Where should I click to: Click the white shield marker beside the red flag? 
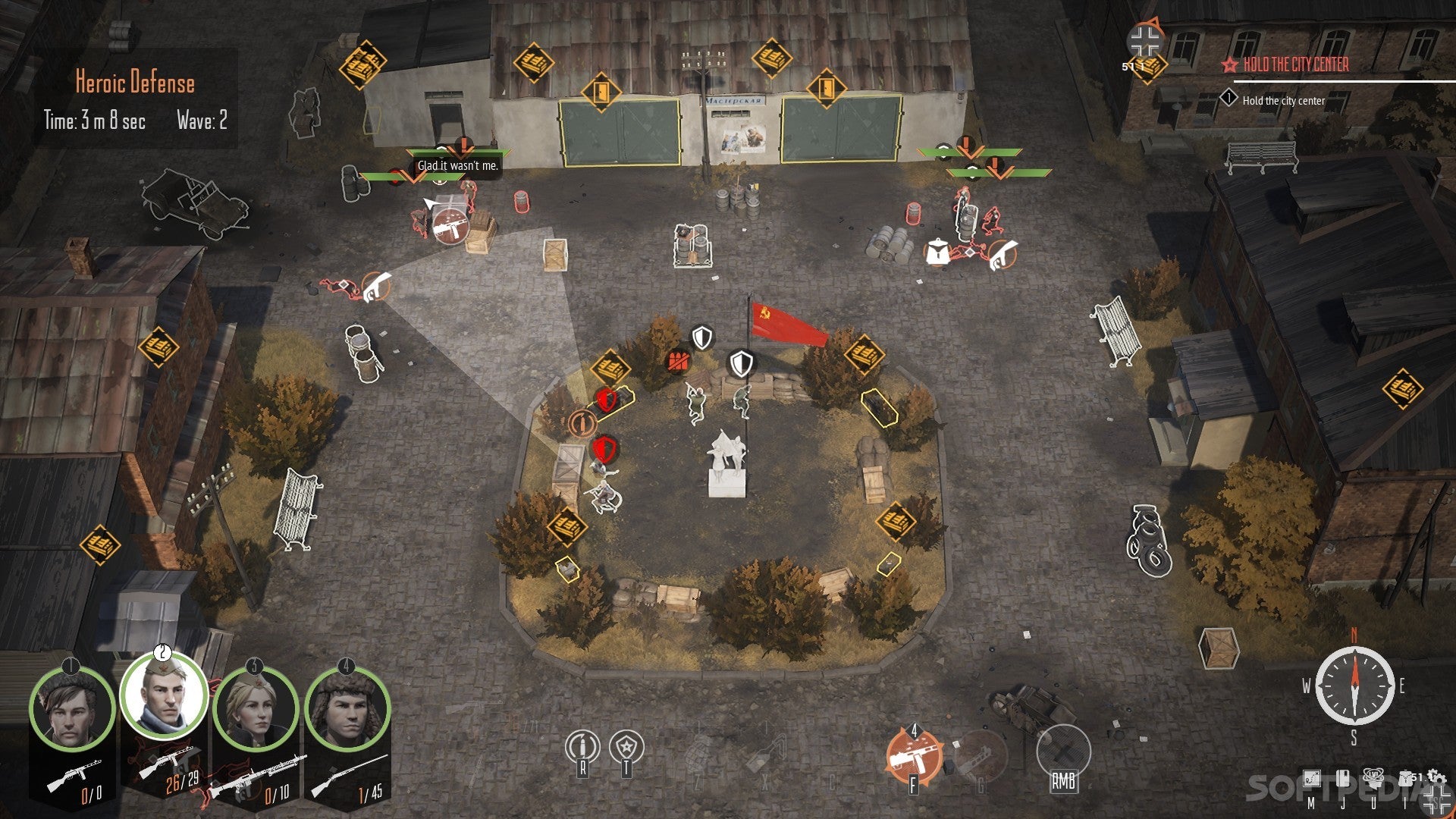[741, 363]
